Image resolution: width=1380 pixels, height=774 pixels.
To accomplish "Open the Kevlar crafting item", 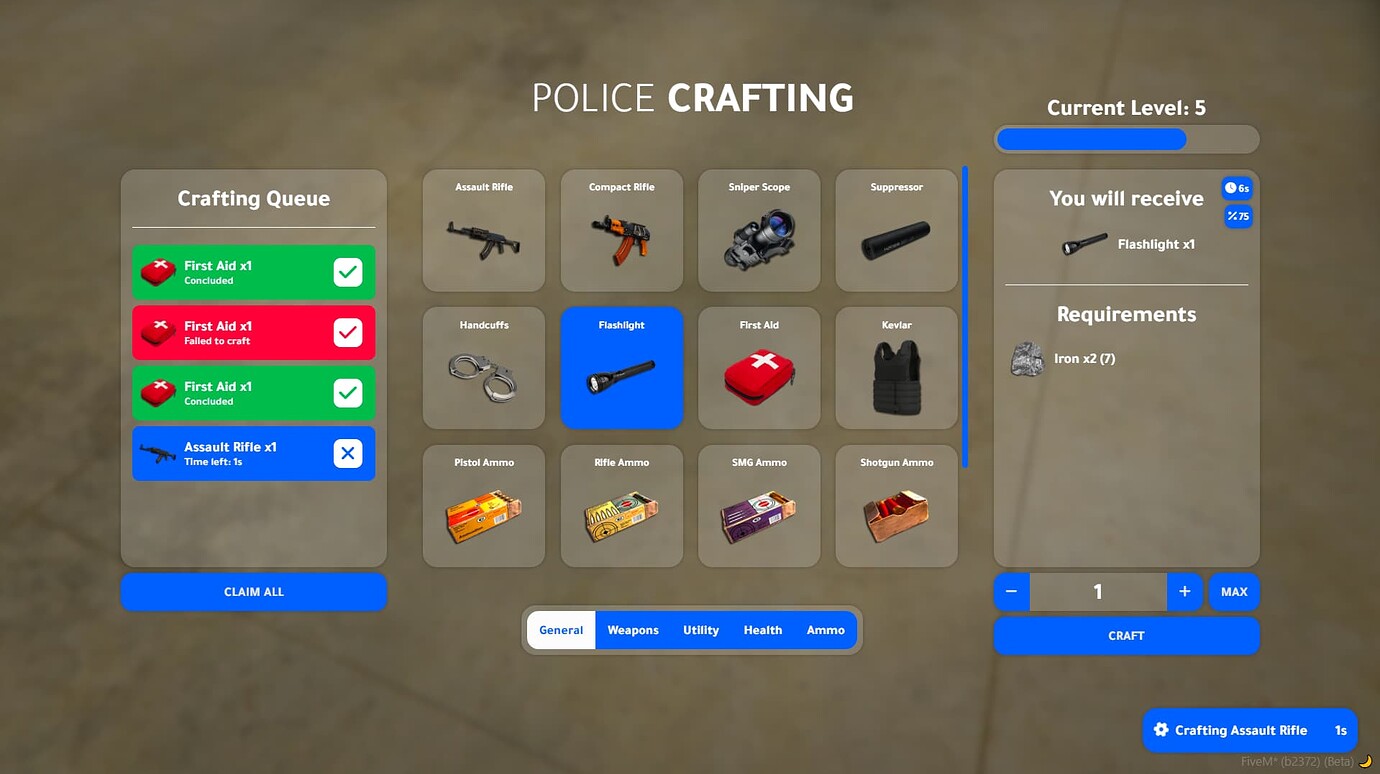I will tap(895, 367).
